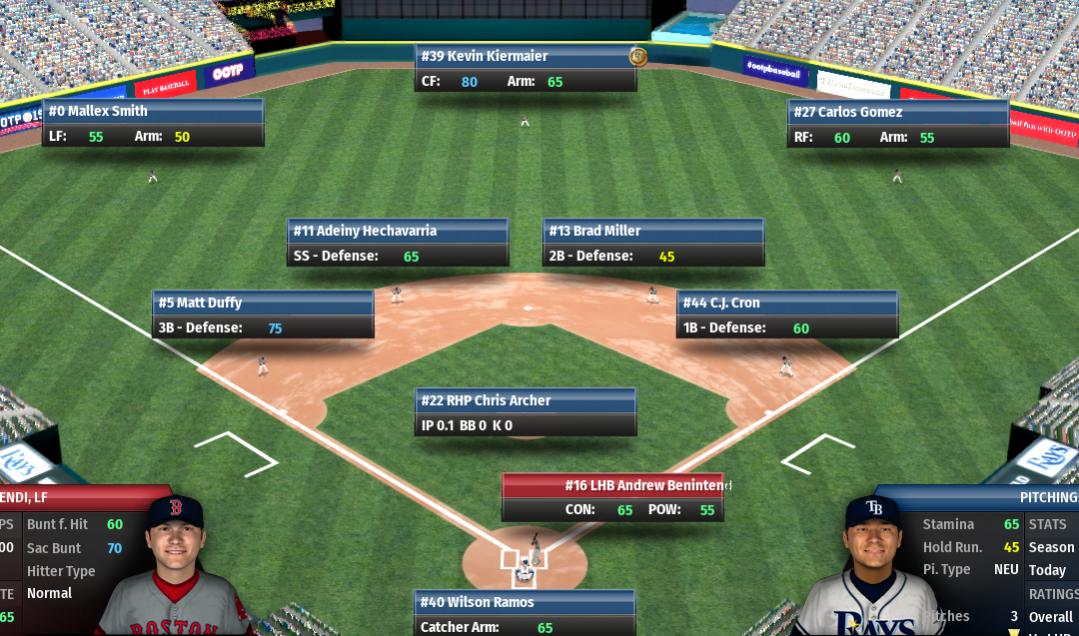The height and width of the screenshot is (636, 1079).
Task: Show Overall pitcher ratings
Action: (1050, 617)
